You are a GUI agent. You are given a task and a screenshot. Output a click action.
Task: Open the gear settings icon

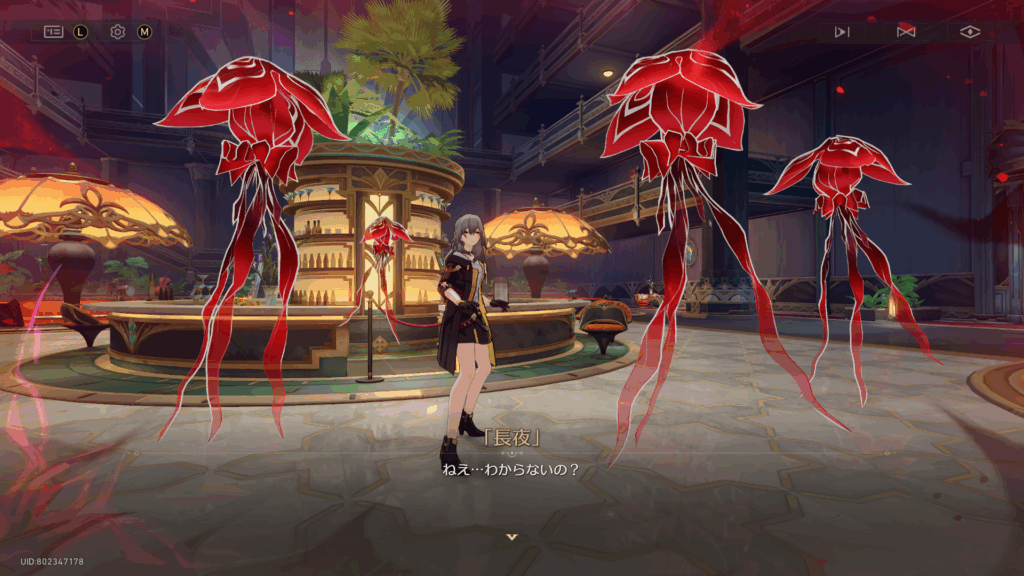point(117,32)
